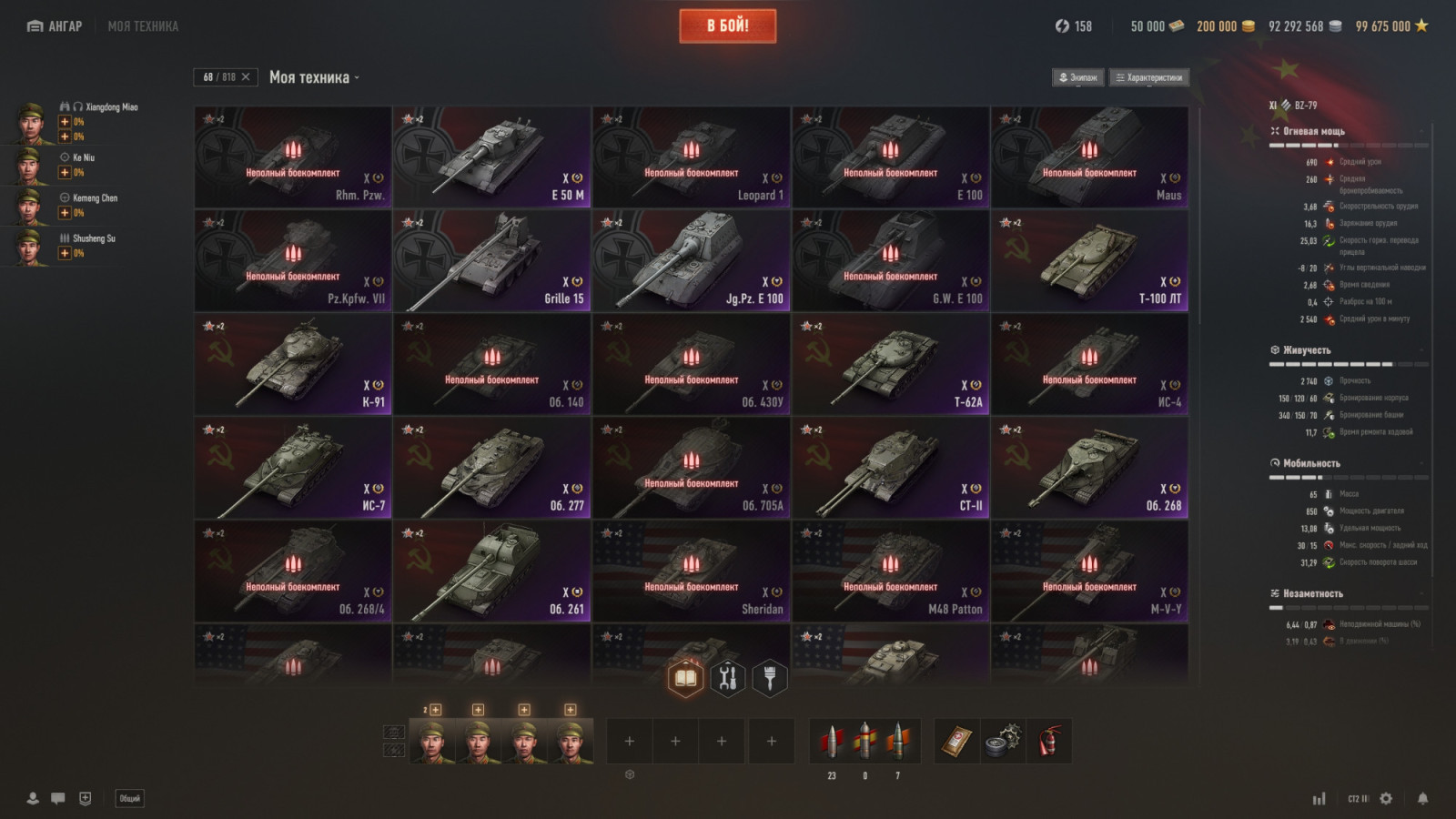The width and height of the screenshot is (1456, 819).
Task: Clear the 68 / 818 vehicle filter
Action: [x=246, y=77]
